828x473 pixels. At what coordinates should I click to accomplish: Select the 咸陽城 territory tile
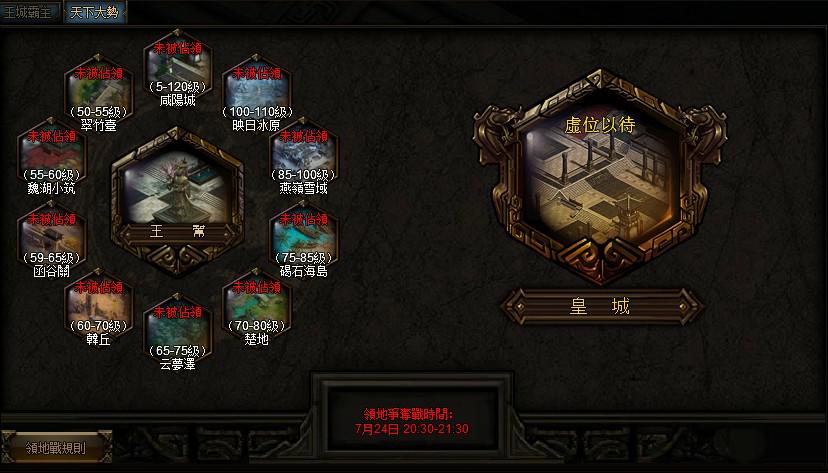(177, 68)
